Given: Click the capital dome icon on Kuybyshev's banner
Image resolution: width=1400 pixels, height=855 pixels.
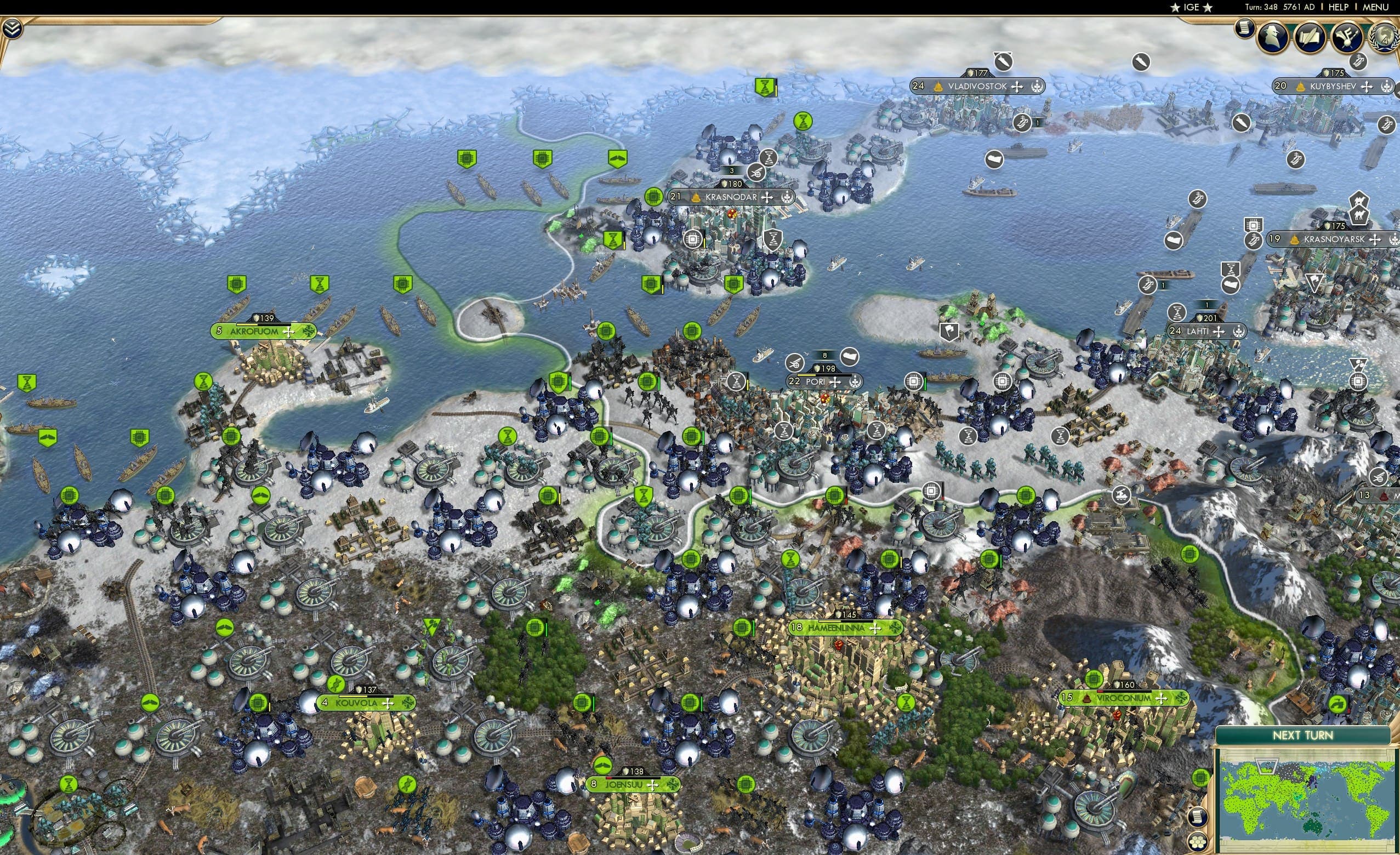Looking at the screenshot, I should (x=1301, y=88).
